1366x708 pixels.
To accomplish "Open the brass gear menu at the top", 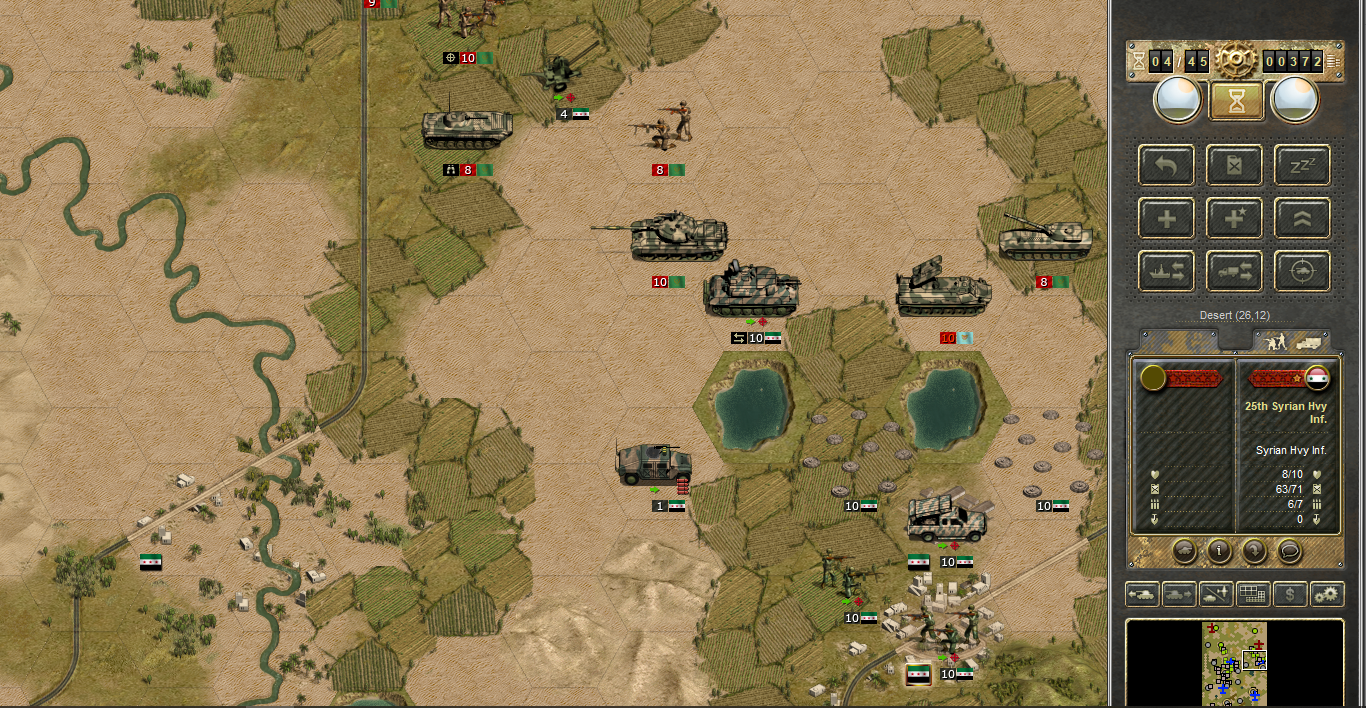I will click(1236, 60).
